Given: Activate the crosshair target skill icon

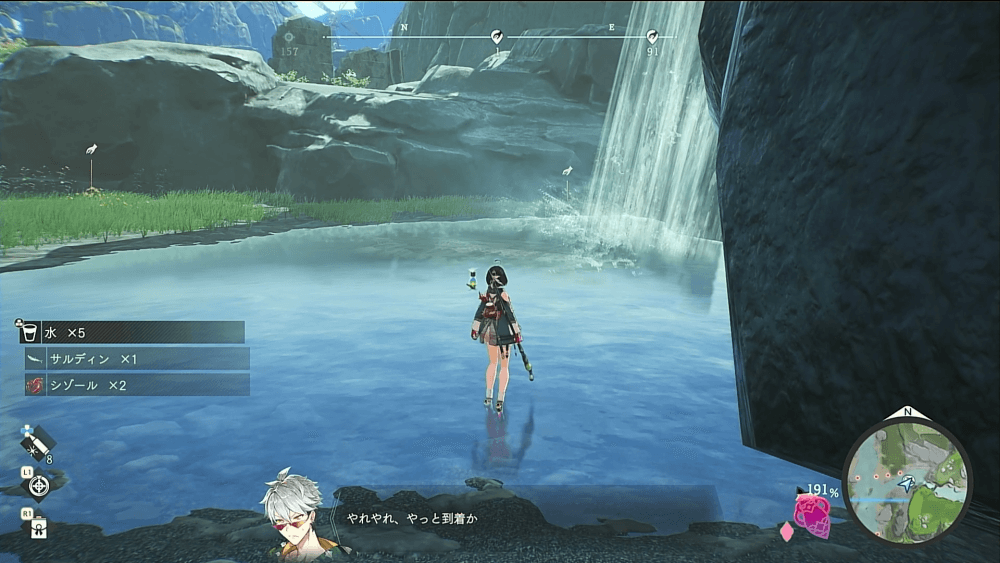Looking at the screenshot, I should click(x=39, y=486).
